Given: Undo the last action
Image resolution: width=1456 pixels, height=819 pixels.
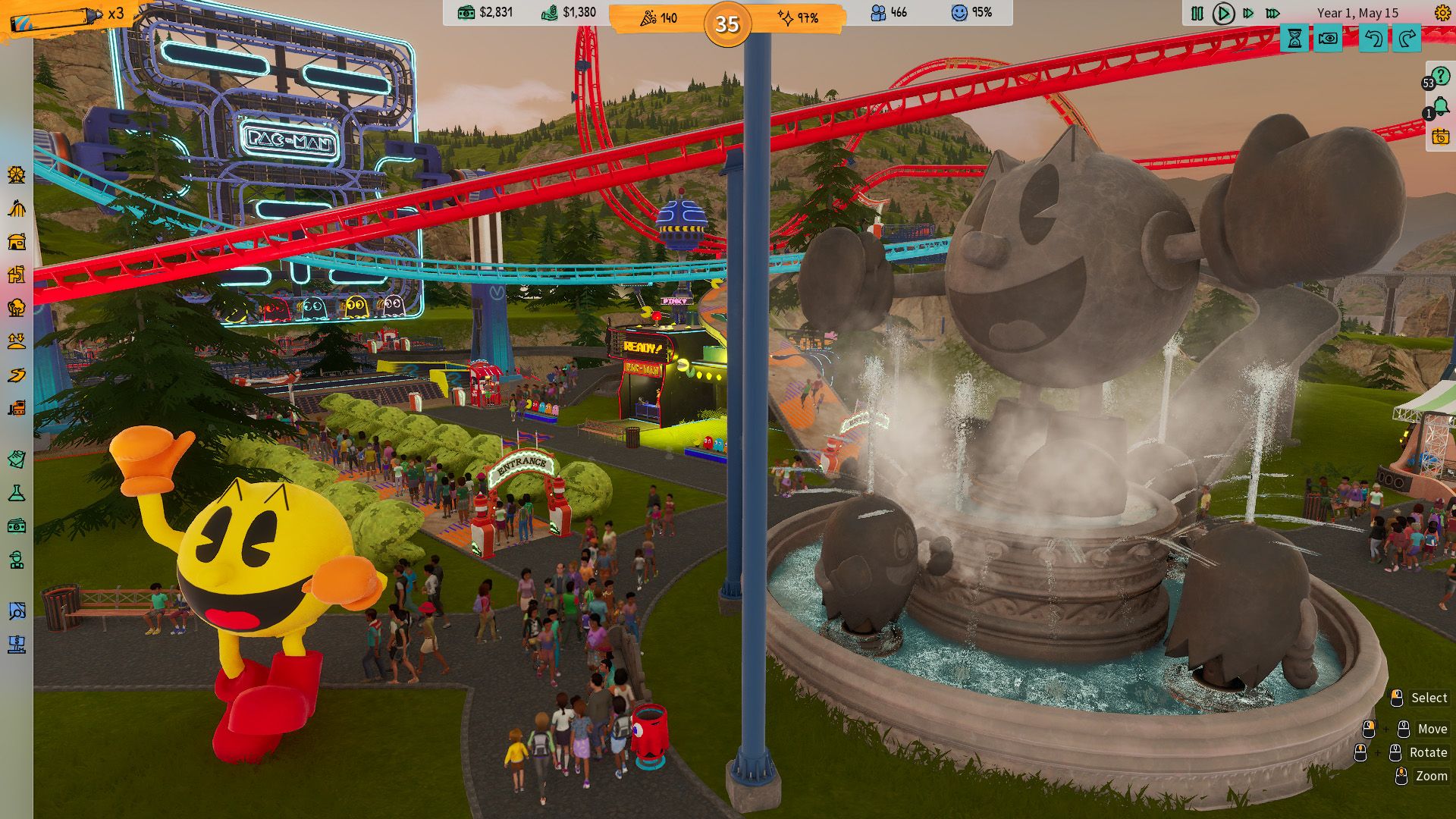Looking at the screenshot, I should coord(1373,36).
